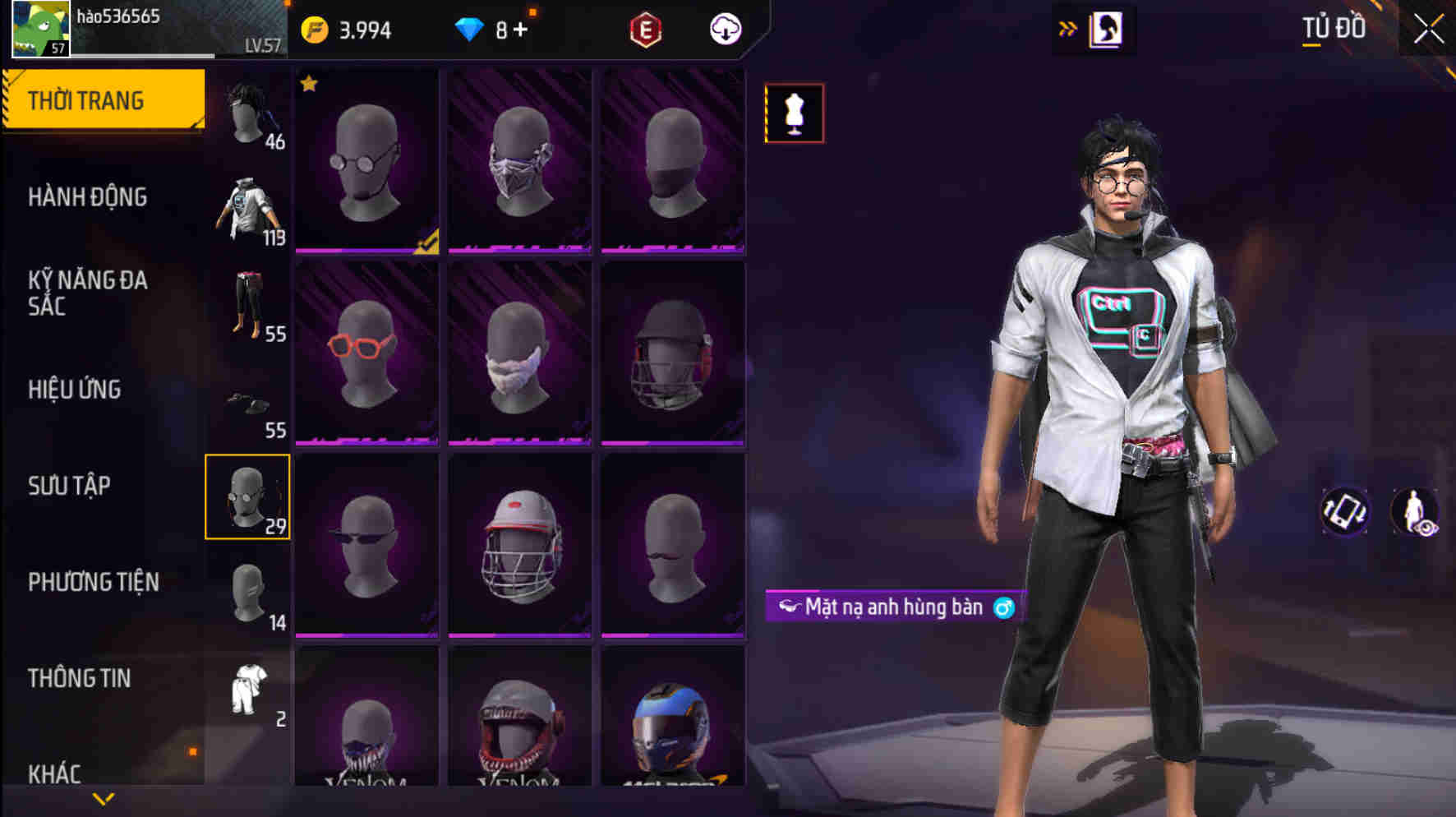This screenshot has width=1456, height=817.
Task: Expand more categories via bottom chevron
Action: pos(104,798)
